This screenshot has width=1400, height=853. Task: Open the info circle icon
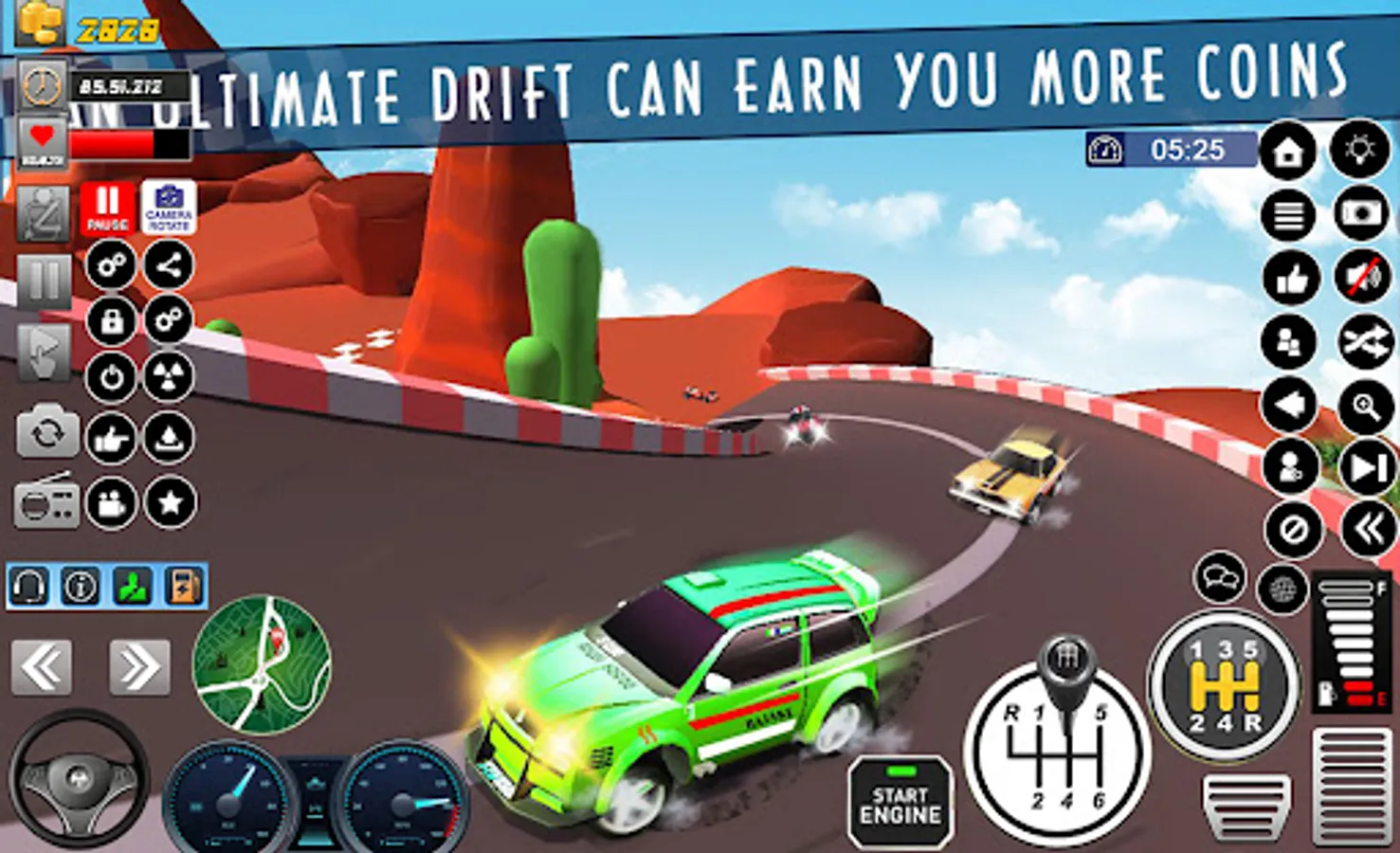(x=81, y=588)
